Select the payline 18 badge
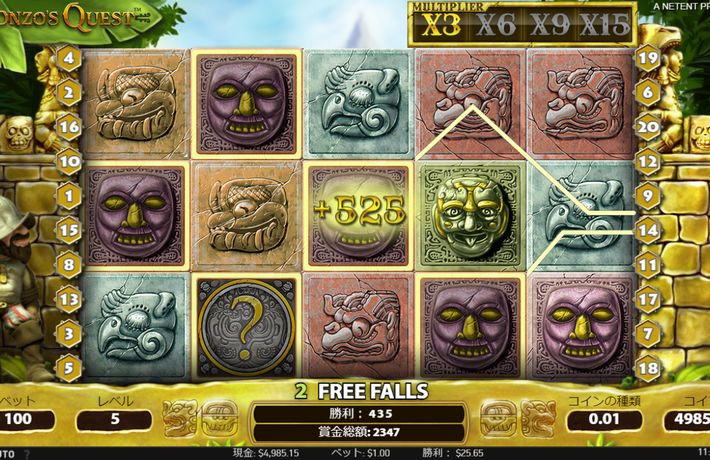The height and width of the screenshot is (460, 710). tap(647, 367)
